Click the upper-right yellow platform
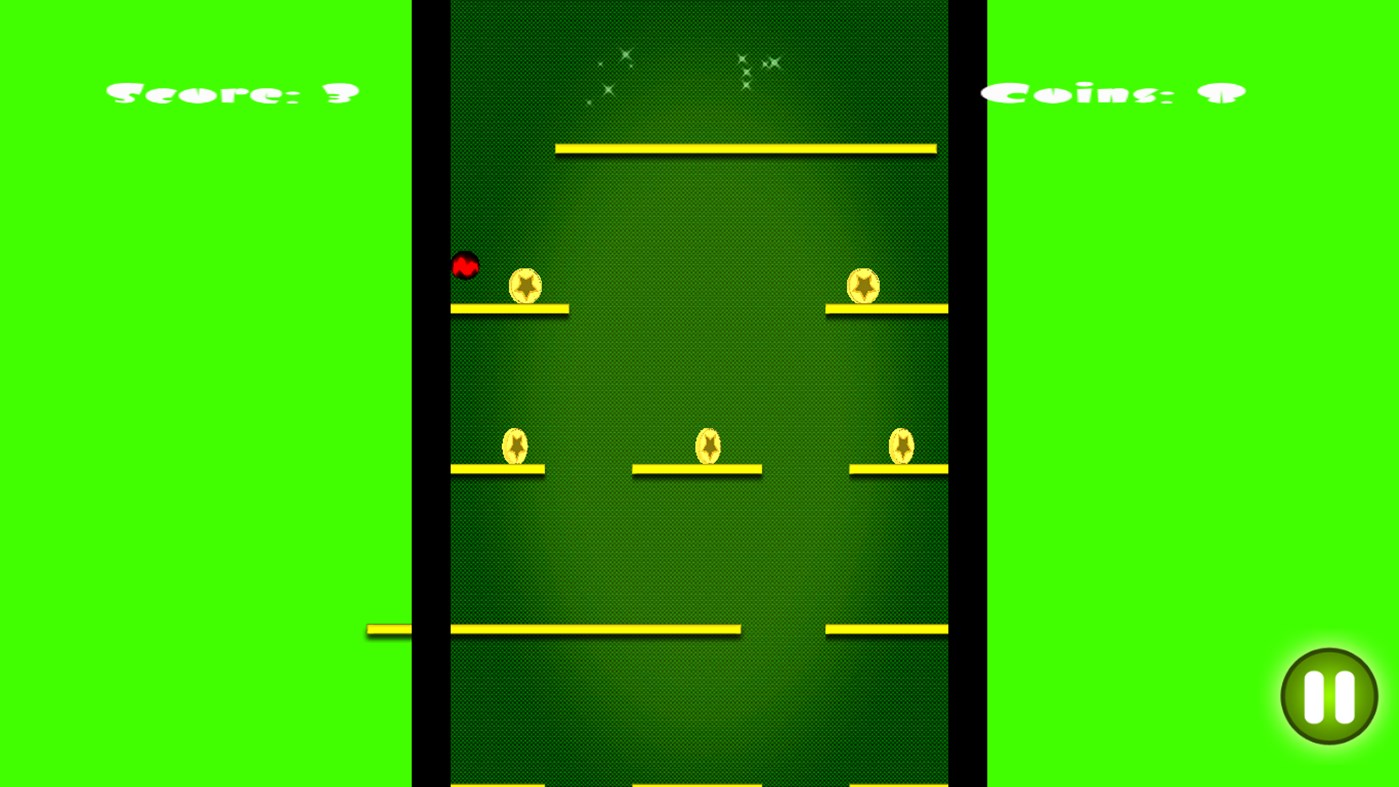1399x787 pixels. click(x=886, y=306)
